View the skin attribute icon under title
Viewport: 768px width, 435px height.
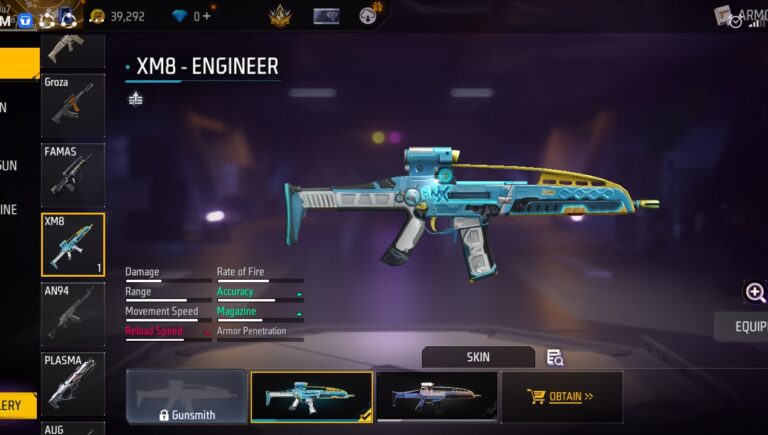click(136, 98)
